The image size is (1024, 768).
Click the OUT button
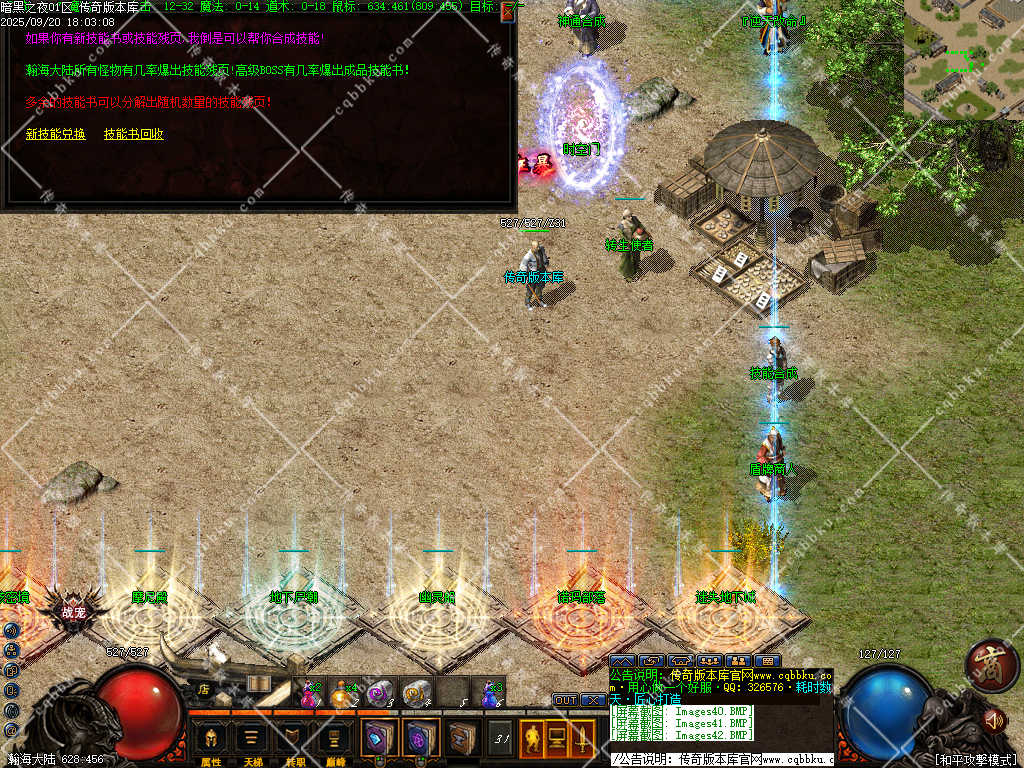pyautogui.click(x=565, y=700)
